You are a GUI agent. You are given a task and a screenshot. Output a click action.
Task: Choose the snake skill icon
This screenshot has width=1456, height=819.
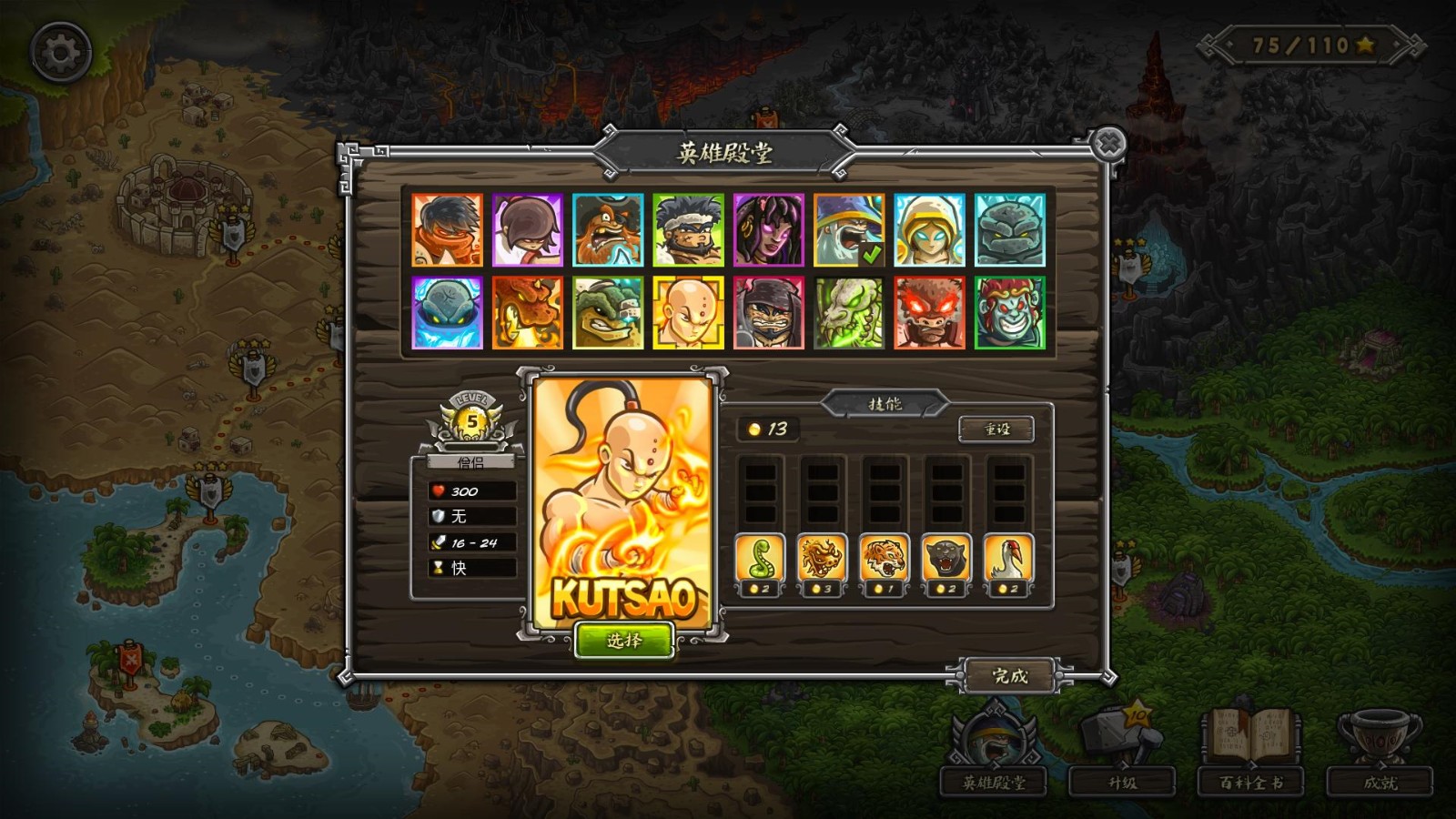point(760,559)
